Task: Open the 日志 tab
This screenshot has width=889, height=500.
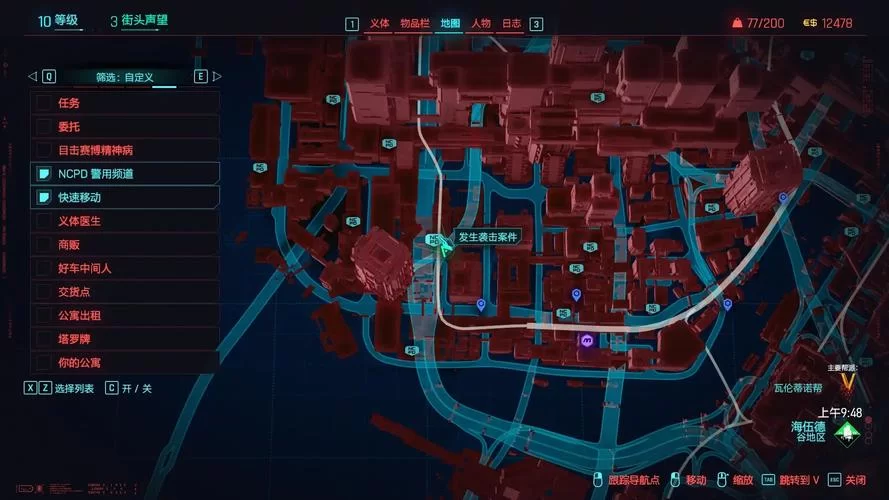Action: (510, 23)
